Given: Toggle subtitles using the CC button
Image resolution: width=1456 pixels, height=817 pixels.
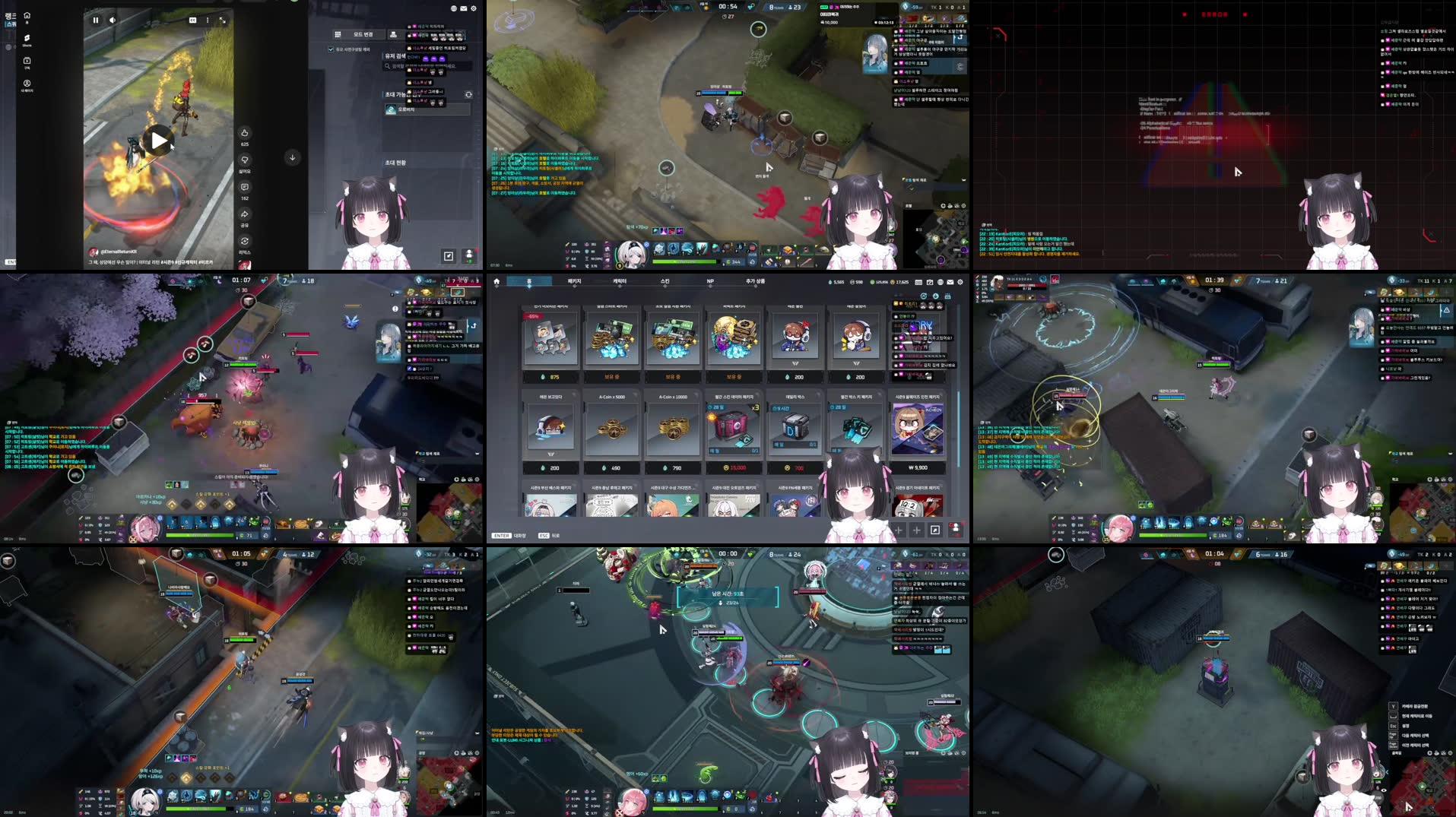Looking at the screenshot, I should (x=192, y=21).
